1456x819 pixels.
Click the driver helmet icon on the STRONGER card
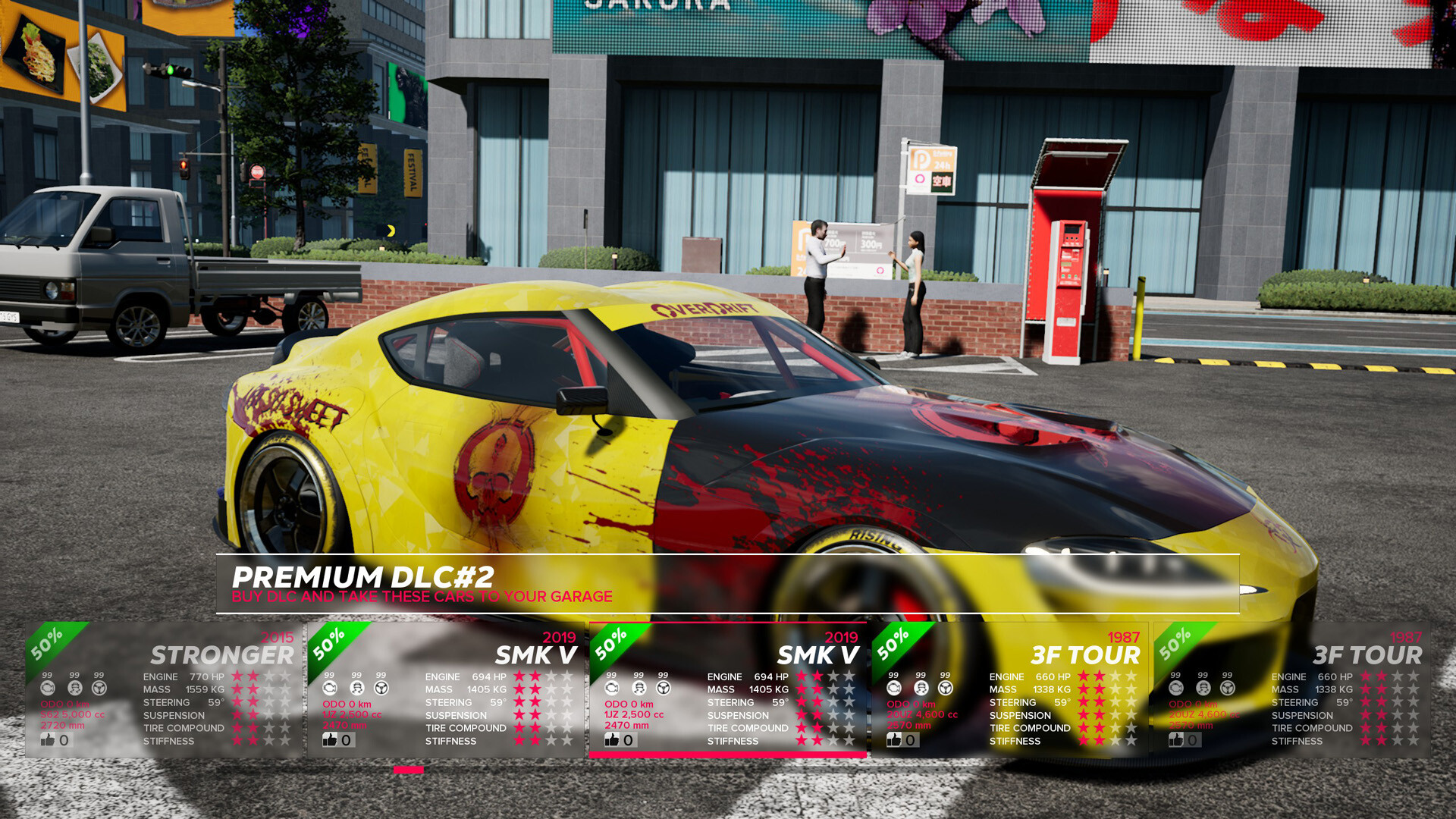(74, 689)
